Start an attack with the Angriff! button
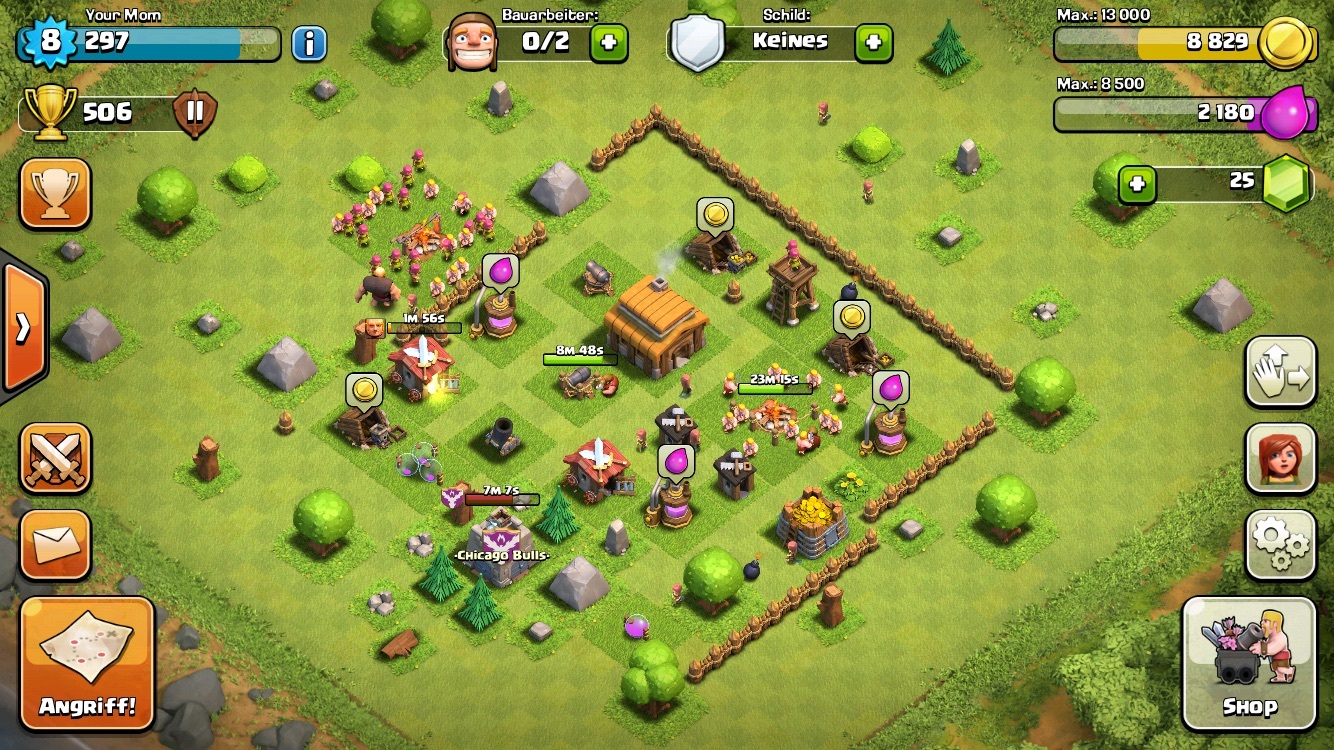 87,663
